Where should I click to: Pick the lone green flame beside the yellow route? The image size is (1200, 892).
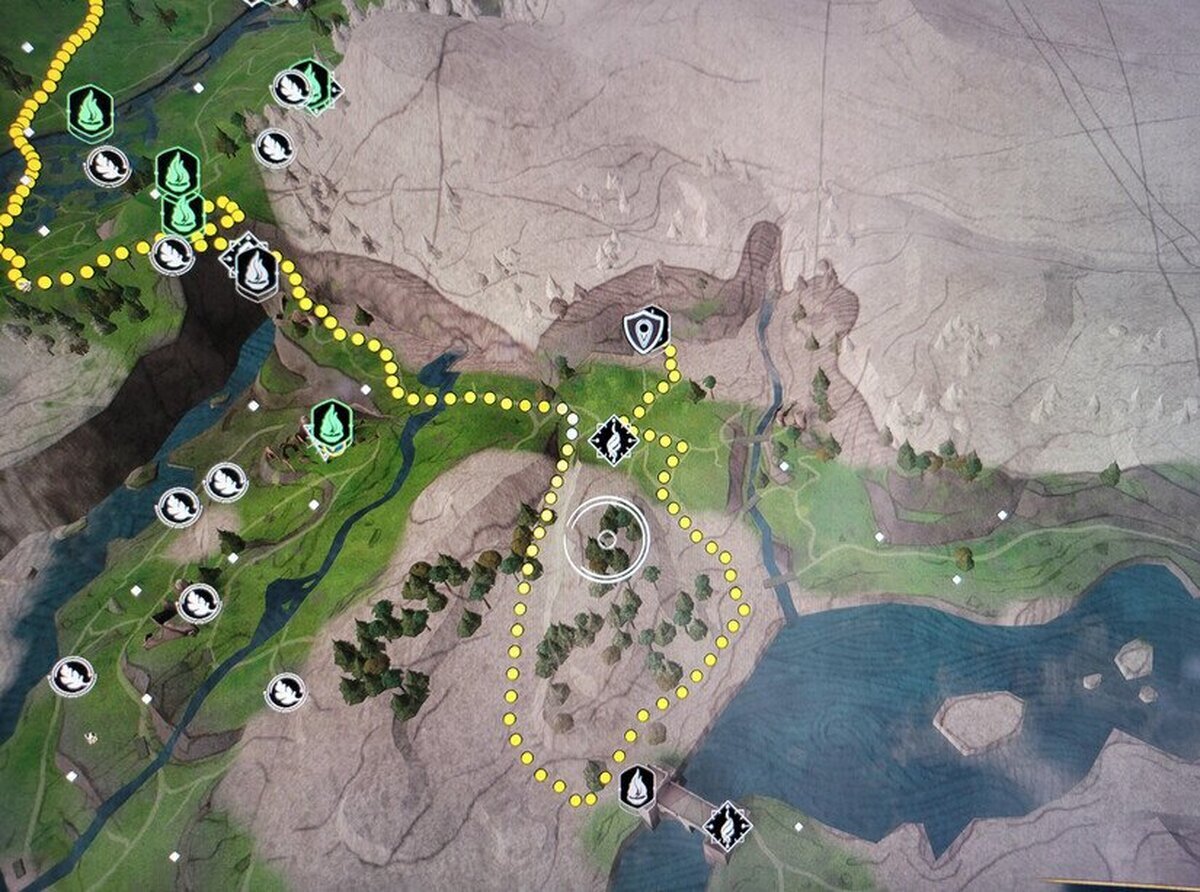(x=90, y=111)
